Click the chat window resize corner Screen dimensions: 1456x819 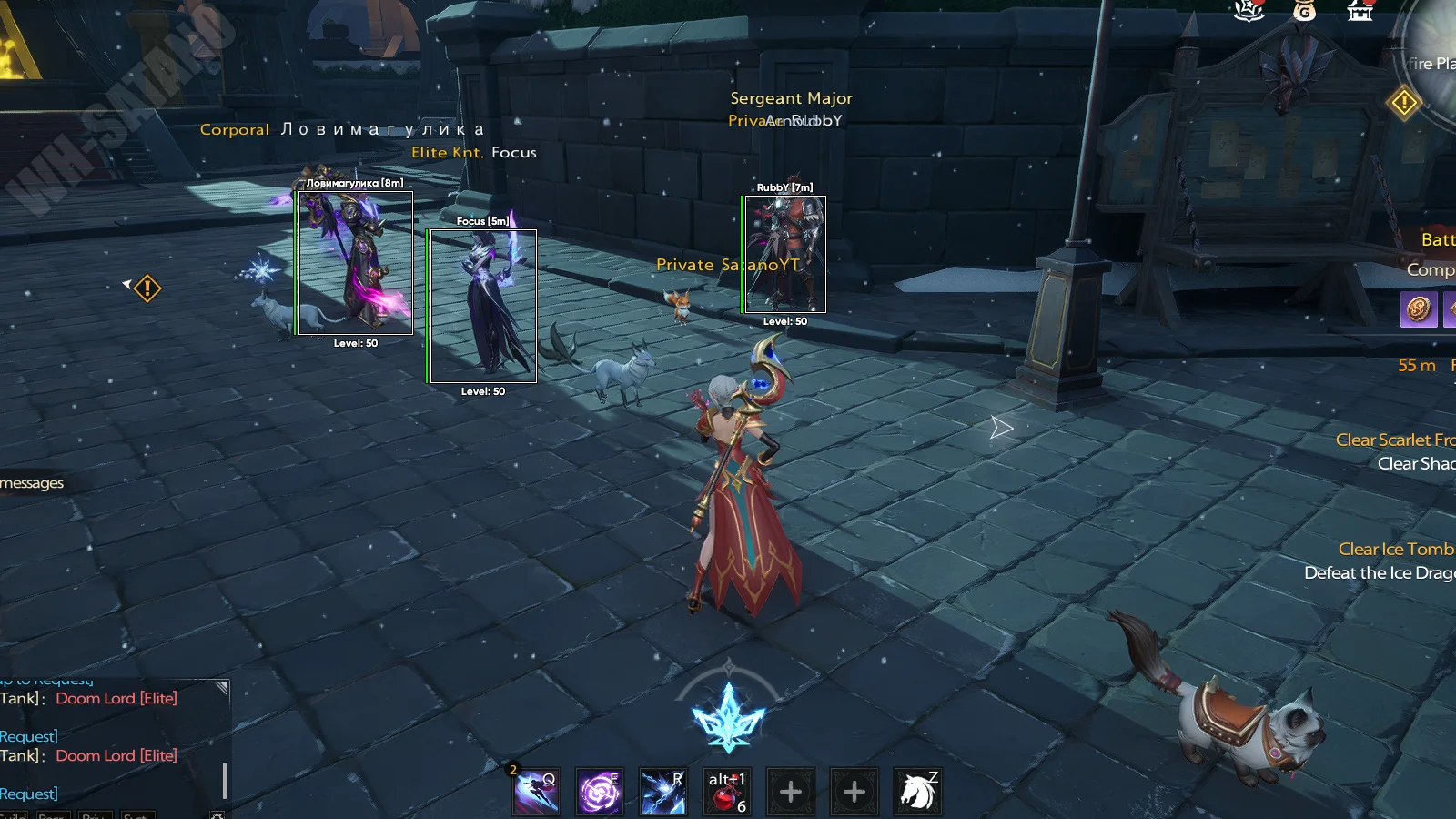(x=221, y=688)
